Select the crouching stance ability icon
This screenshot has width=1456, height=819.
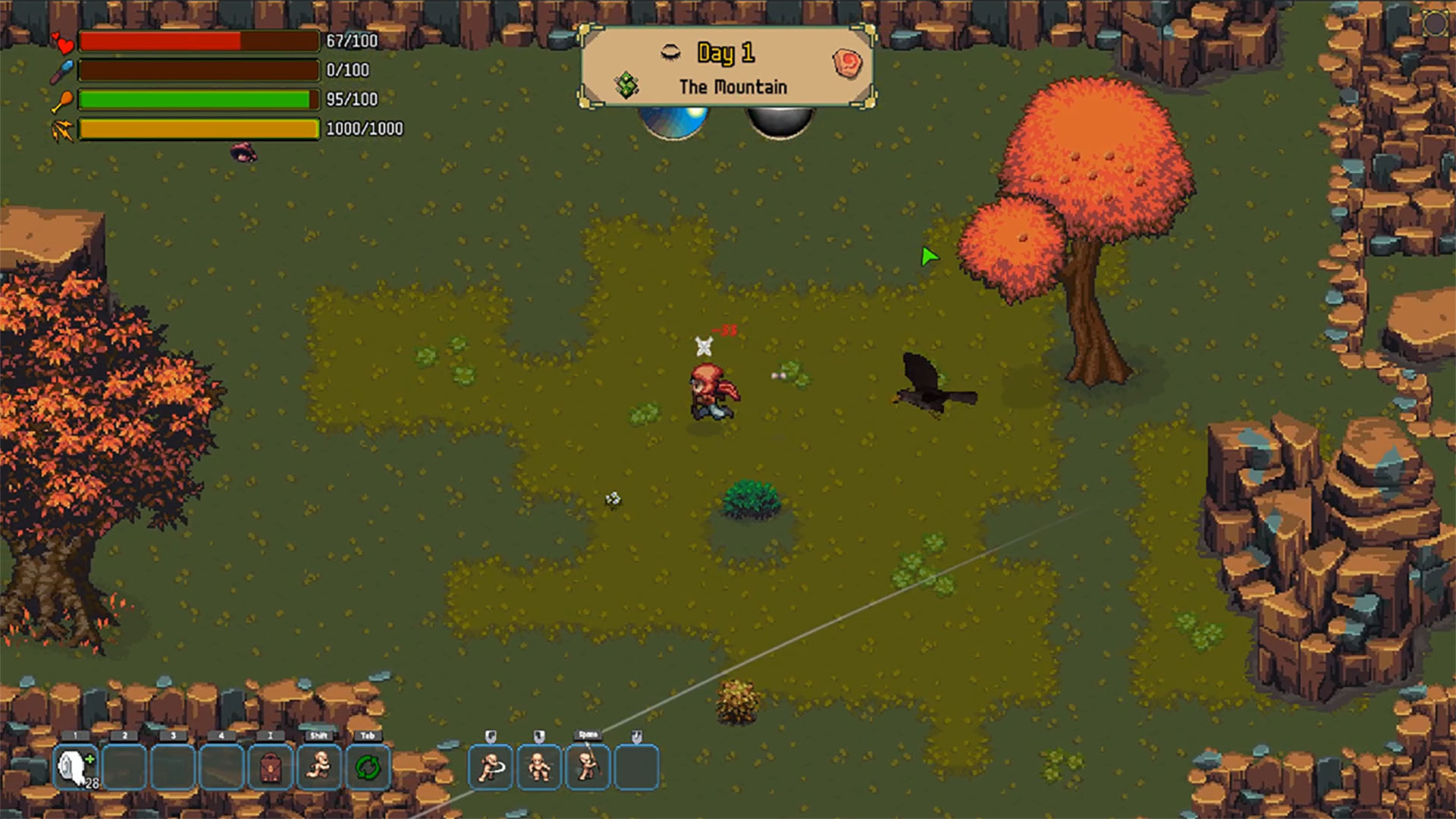[539, 767]
